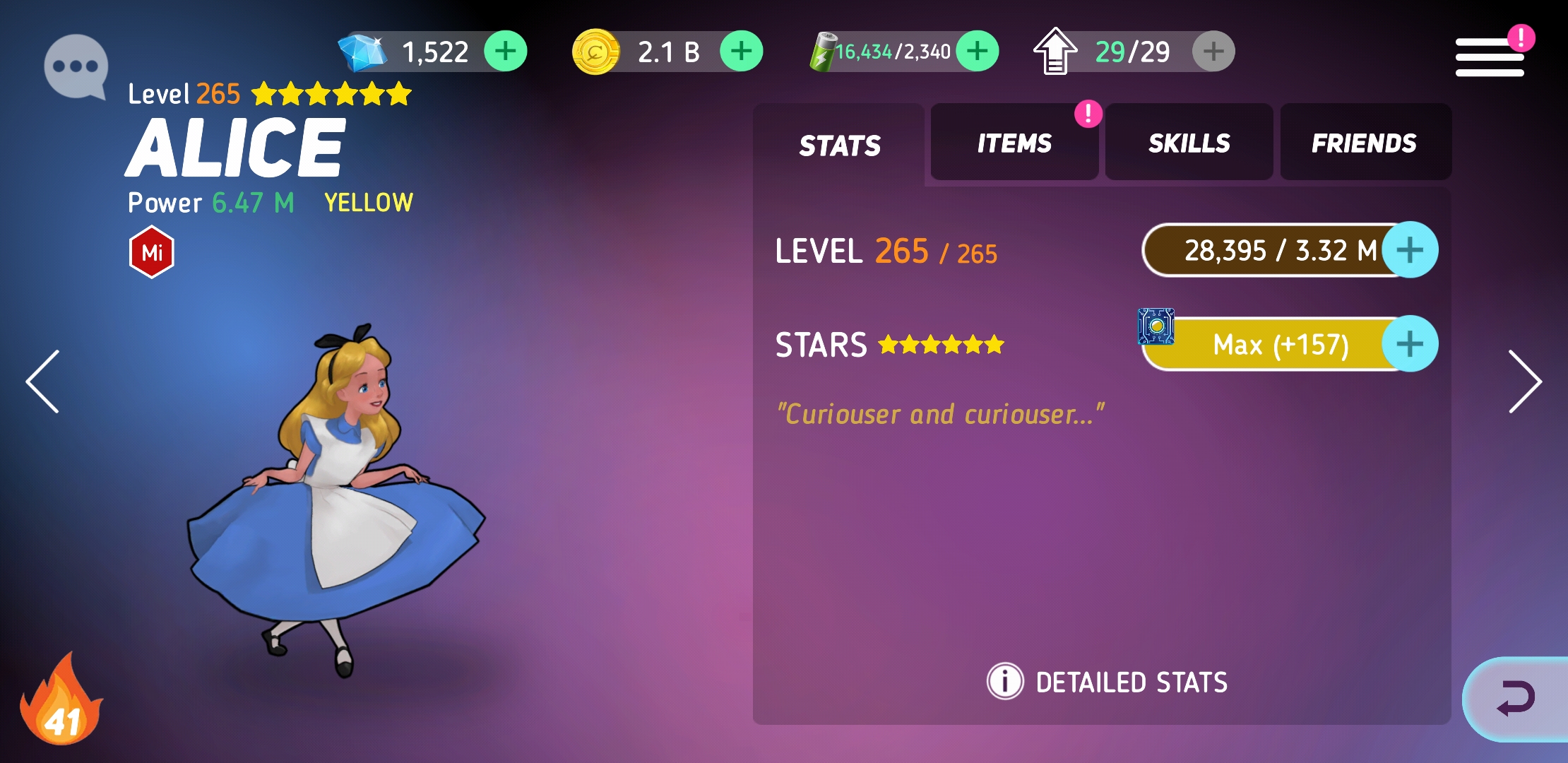Screen dimensions: 1568x763
Task: Go to the previous hero
Action: pyautogui.click(x=43, y=381)
